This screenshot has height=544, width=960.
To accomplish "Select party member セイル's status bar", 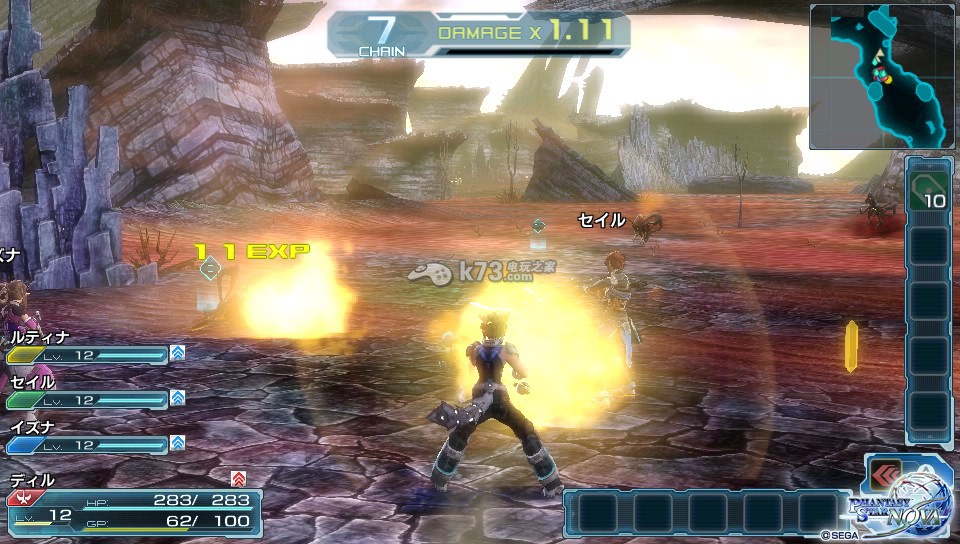I will [88, 399].
